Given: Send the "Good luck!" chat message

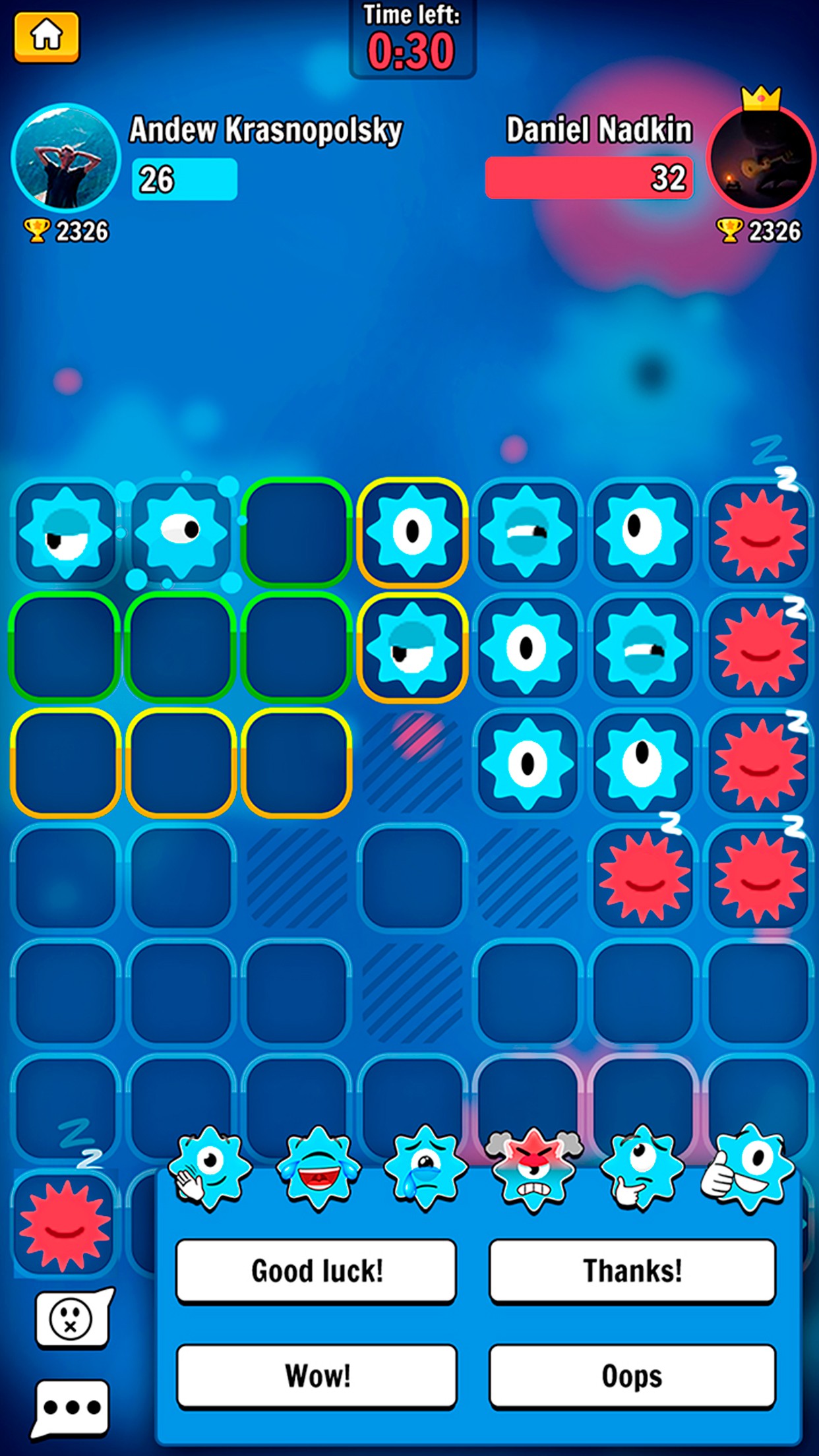Looking at the screenshot, I should pyautogui.click(x=317, y=1270).
